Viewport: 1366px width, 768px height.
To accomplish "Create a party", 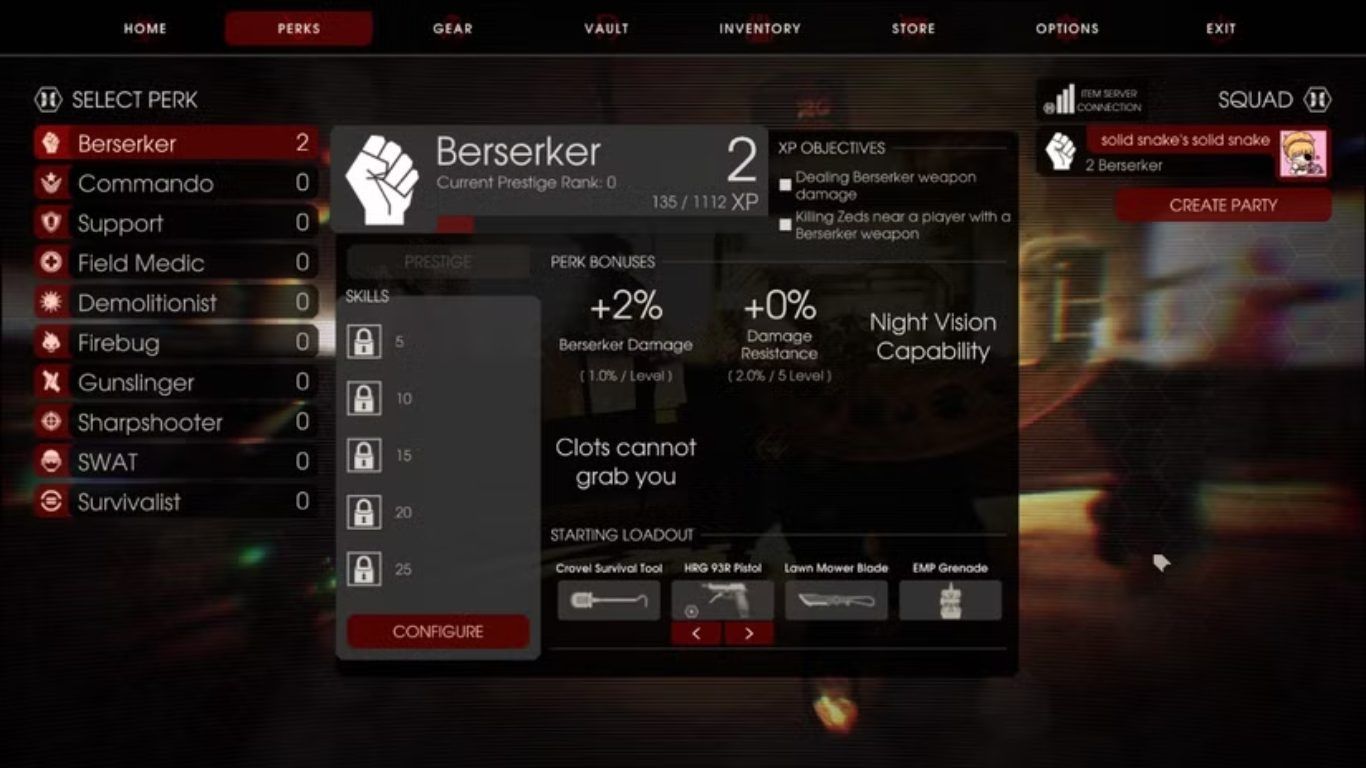I will click(1223, 206).
